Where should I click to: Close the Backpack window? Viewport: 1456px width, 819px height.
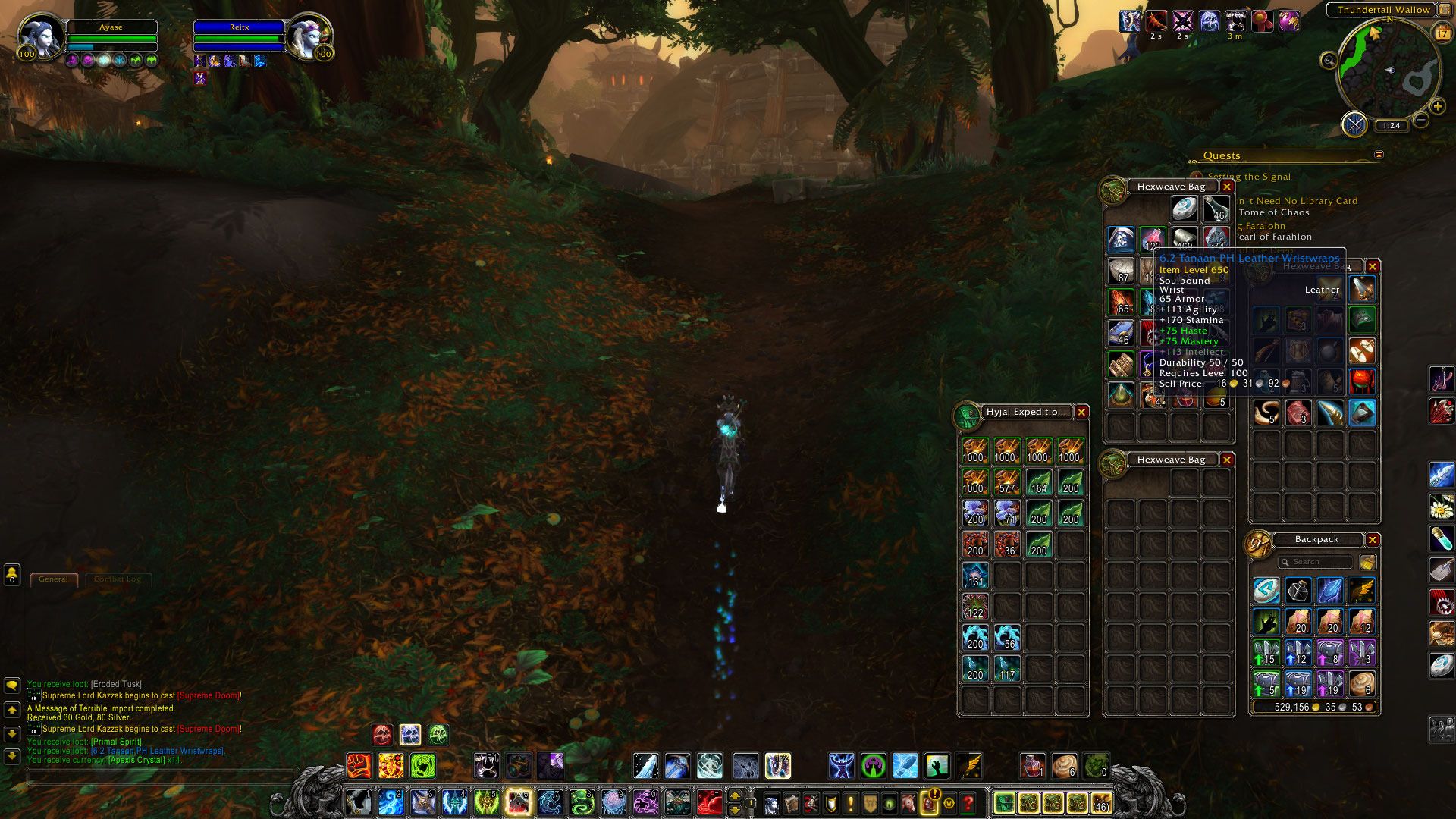pyautogui.click(x=1373, y=540)
